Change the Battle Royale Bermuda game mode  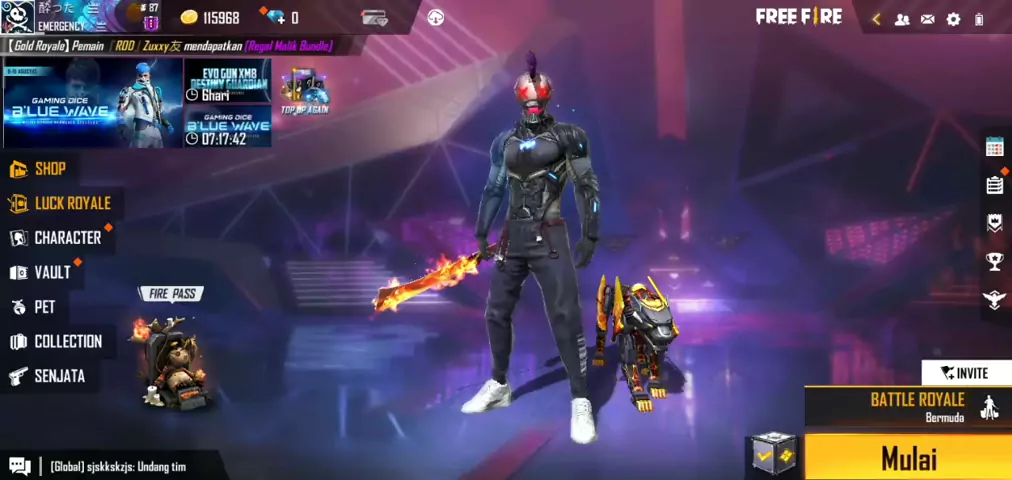[906, 406]
